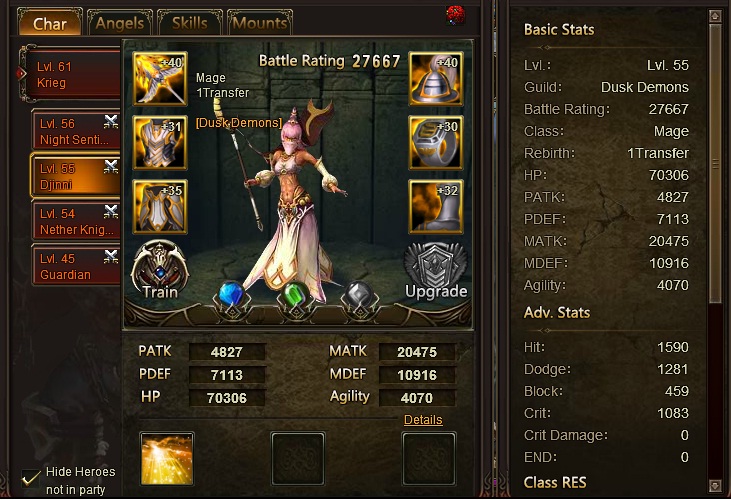The image size is (731, 500).
Task: Inspect the +32 boots equipment slot
Action: pos(435,206)
